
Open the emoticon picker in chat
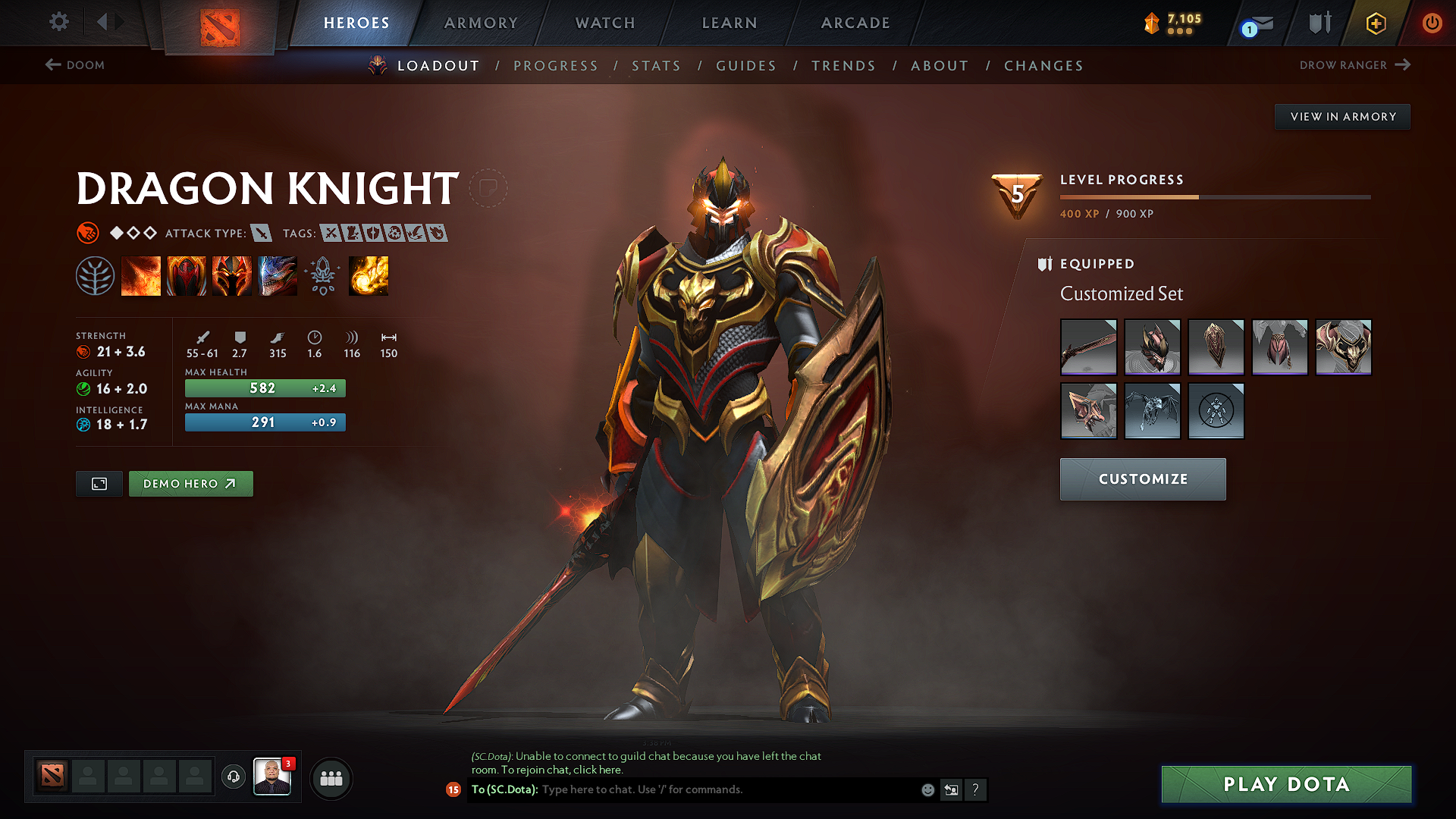tap(927, 789)
